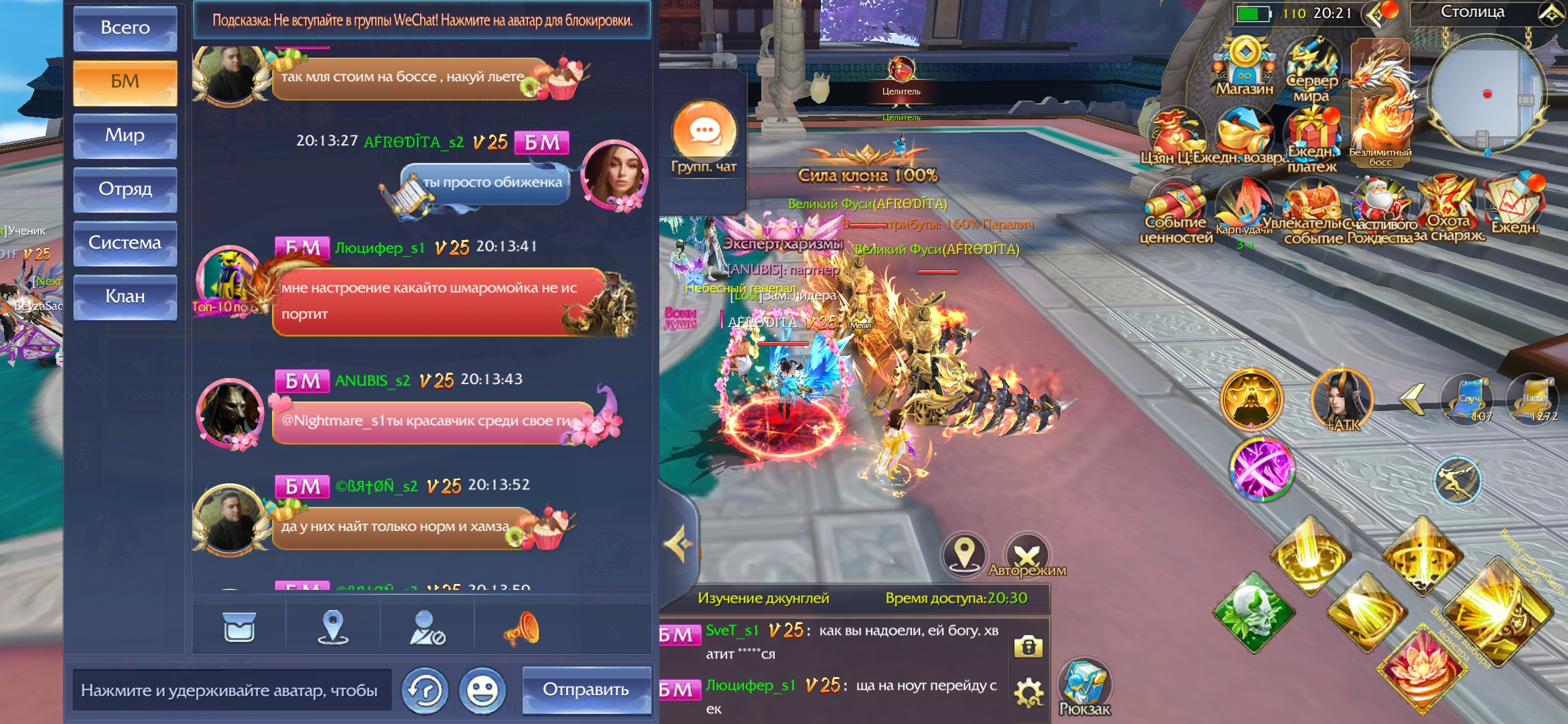Switch to the Клан chat tab
Viewport: 1568px width, 724px height.
tap(125, 296)
